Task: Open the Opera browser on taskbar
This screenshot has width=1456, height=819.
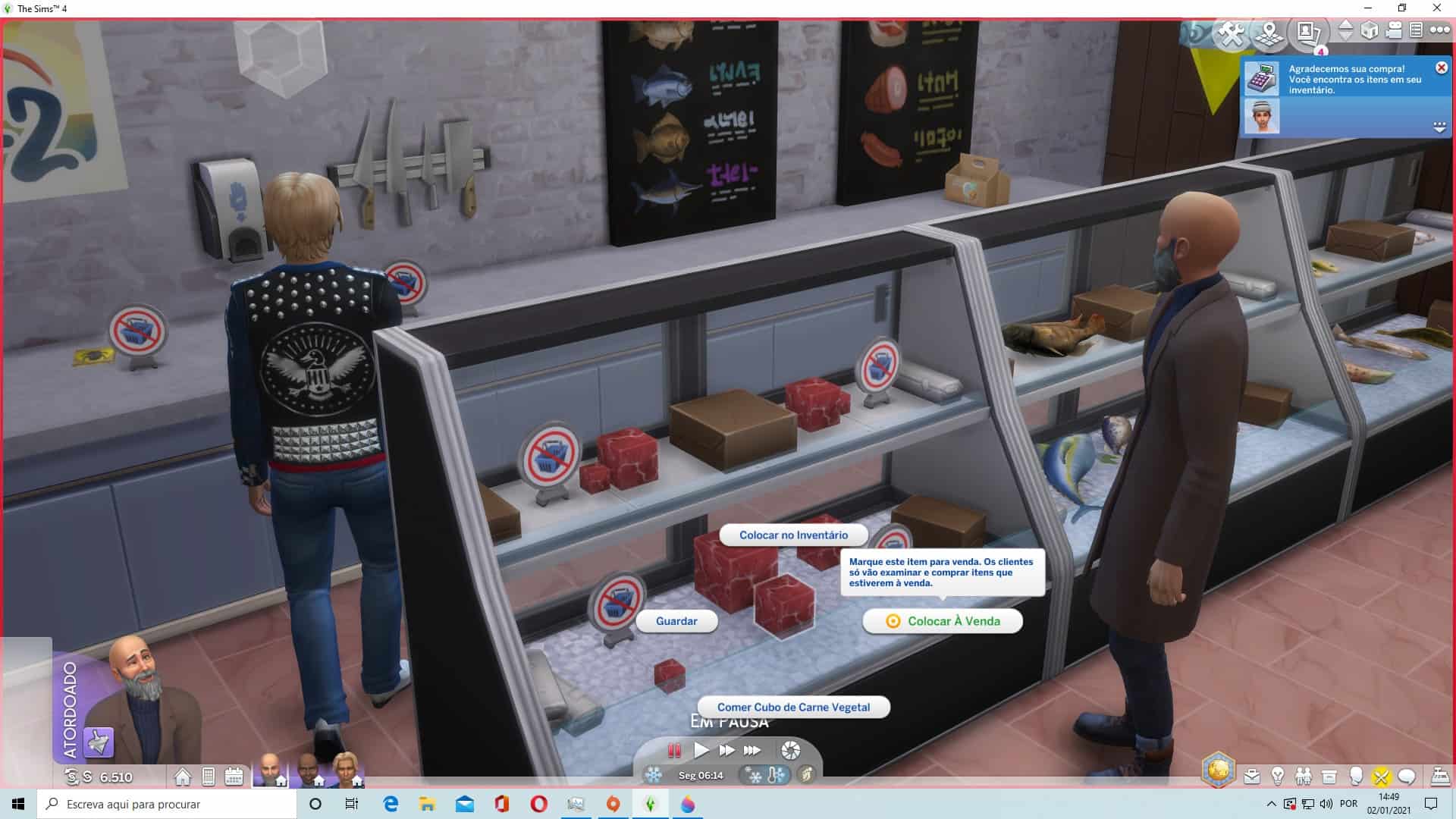Action: click(x=538, y=804)
